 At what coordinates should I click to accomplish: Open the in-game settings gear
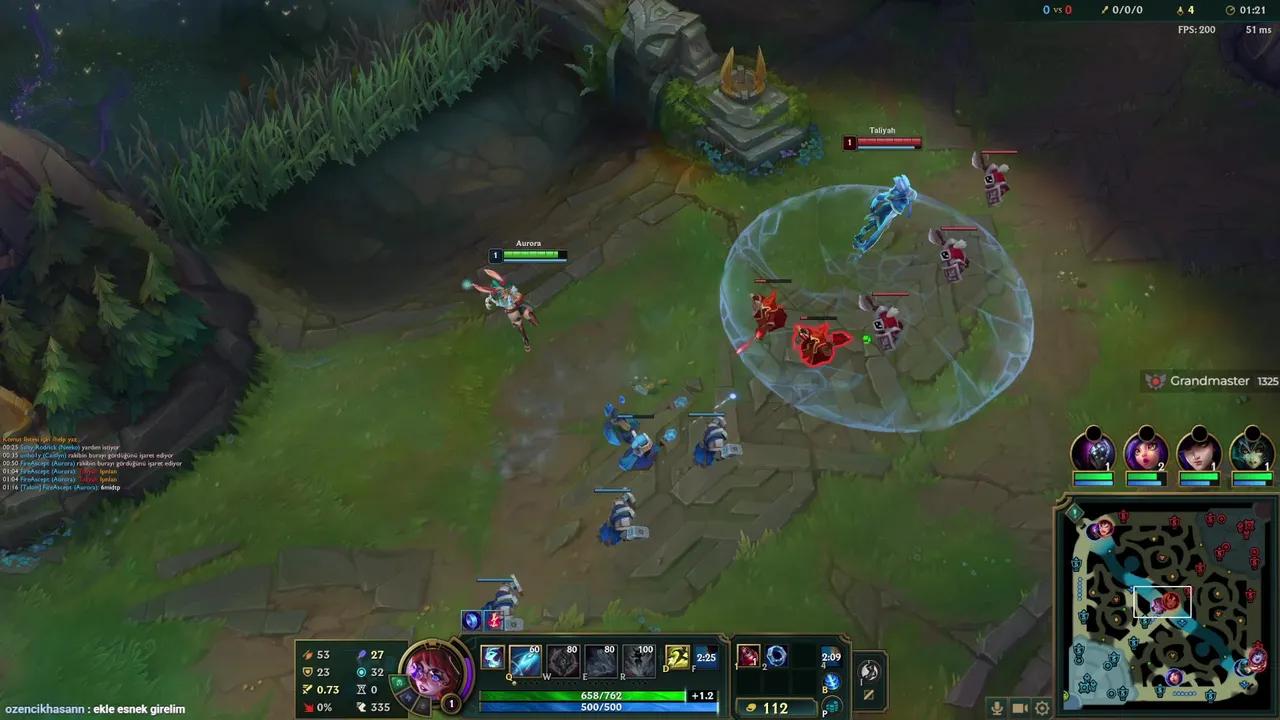[x=1041, y=707]
